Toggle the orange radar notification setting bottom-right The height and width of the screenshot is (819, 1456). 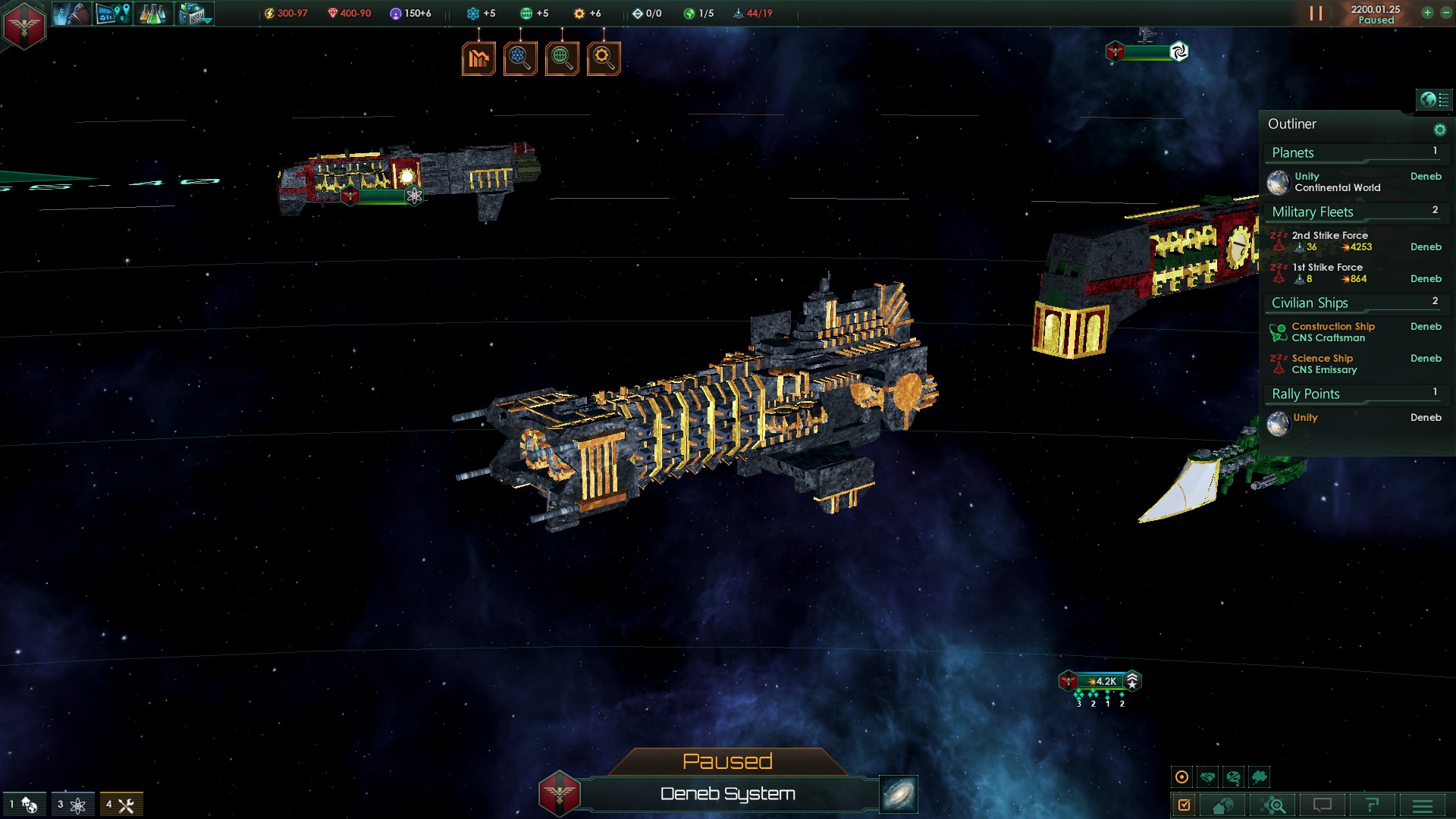coord(1181,776)
